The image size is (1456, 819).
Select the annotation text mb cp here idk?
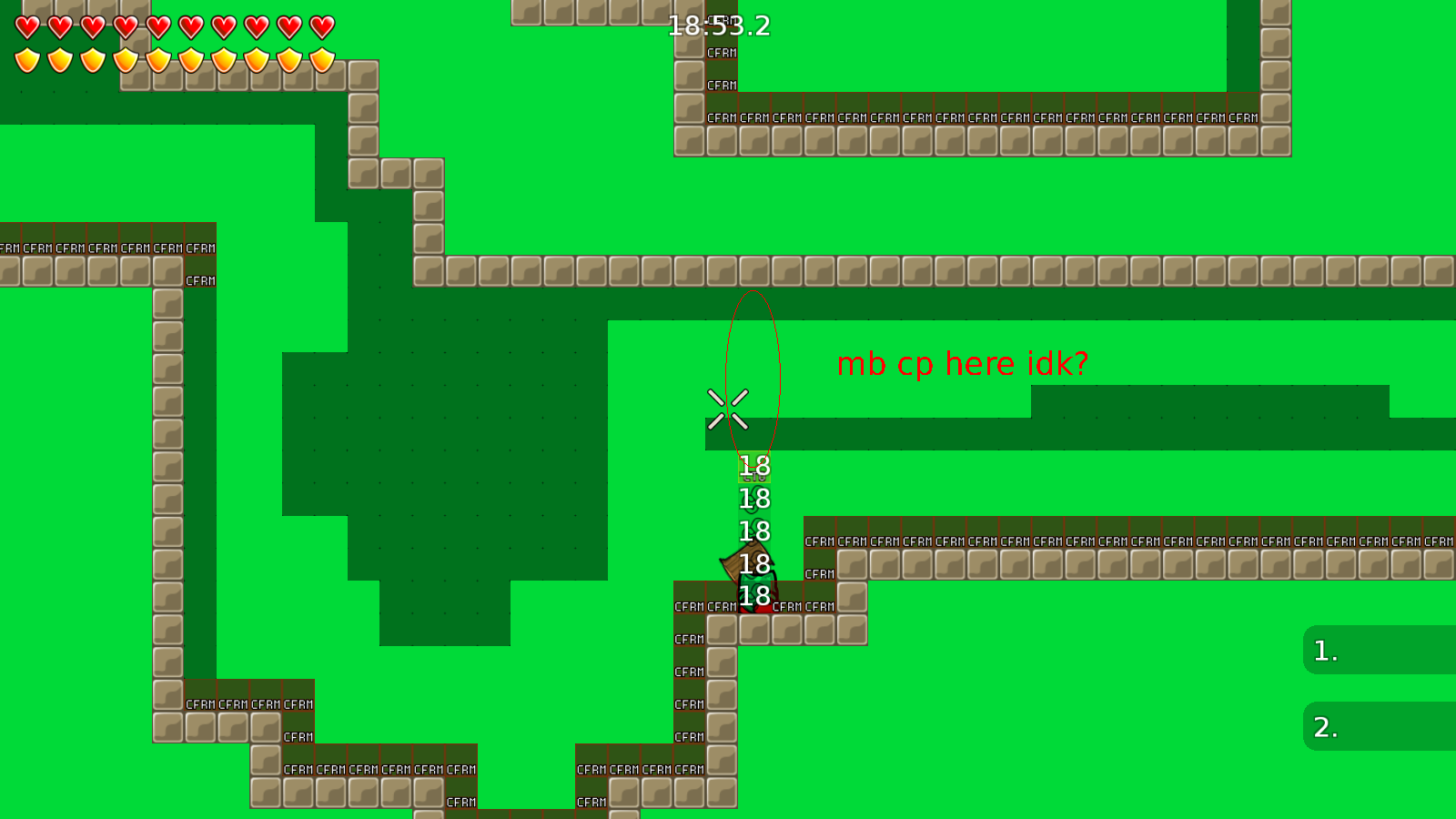[x=963, y=363]
